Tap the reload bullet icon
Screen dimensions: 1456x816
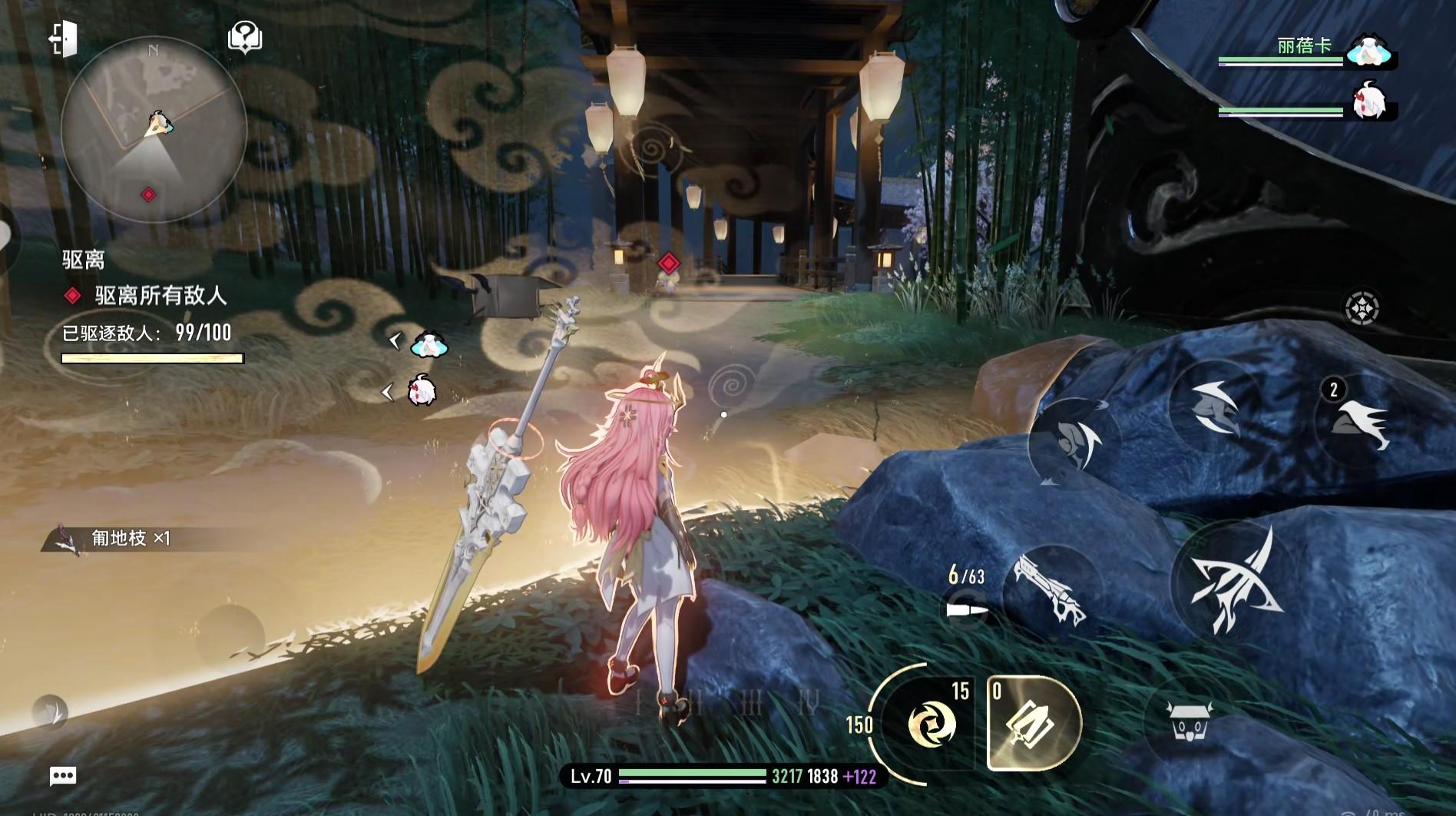(967, 610)
